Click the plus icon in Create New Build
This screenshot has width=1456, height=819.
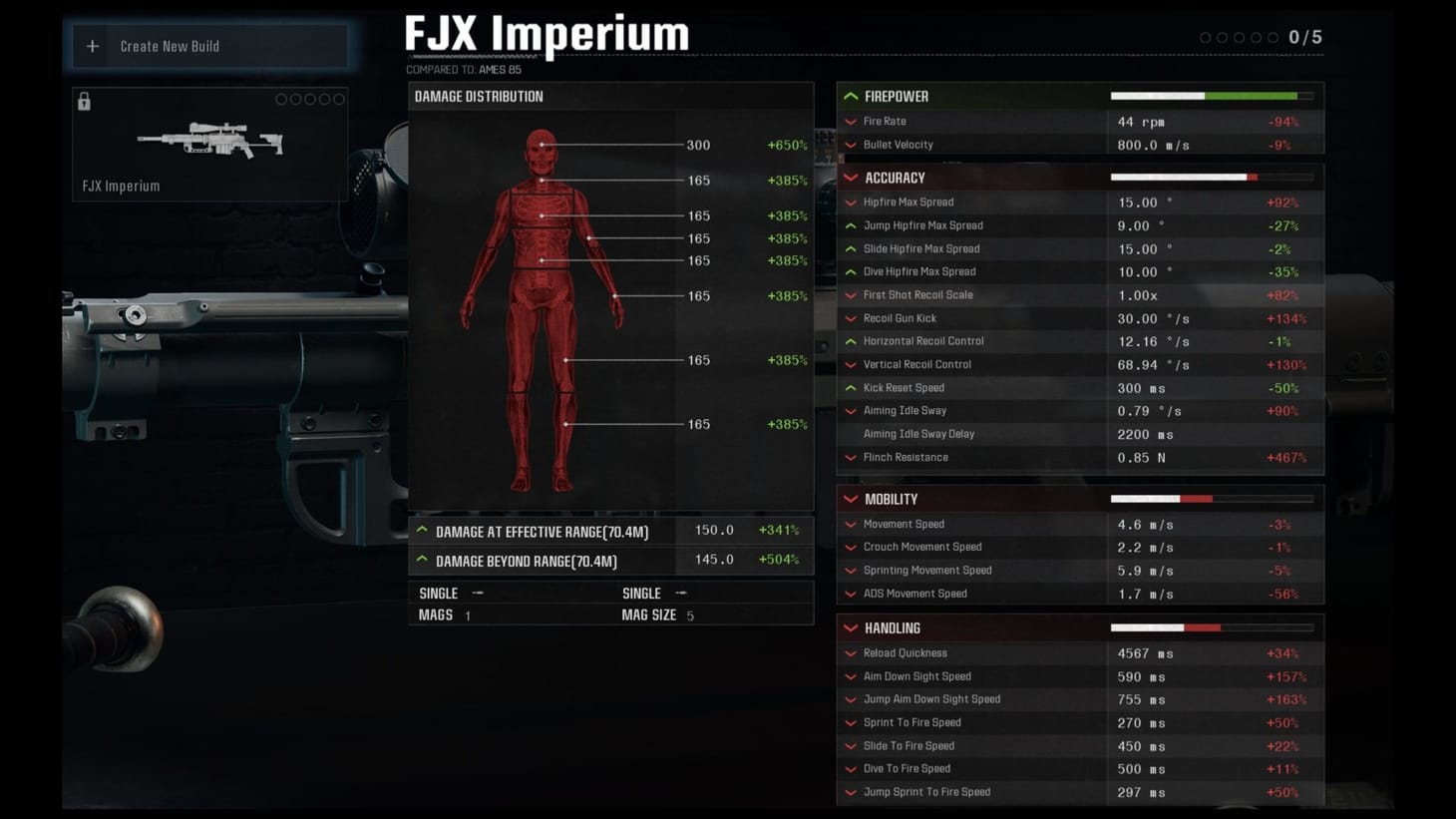tap(92, 46)
